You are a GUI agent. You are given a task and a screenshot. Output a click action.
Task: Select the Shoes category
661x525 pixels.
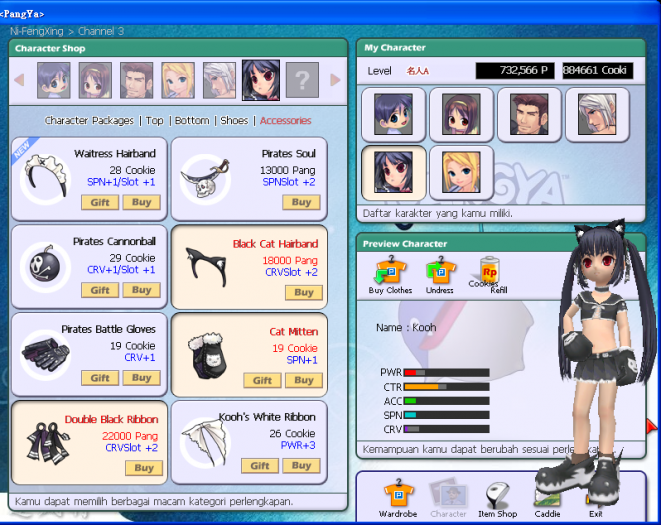click(x=234, y=121)
